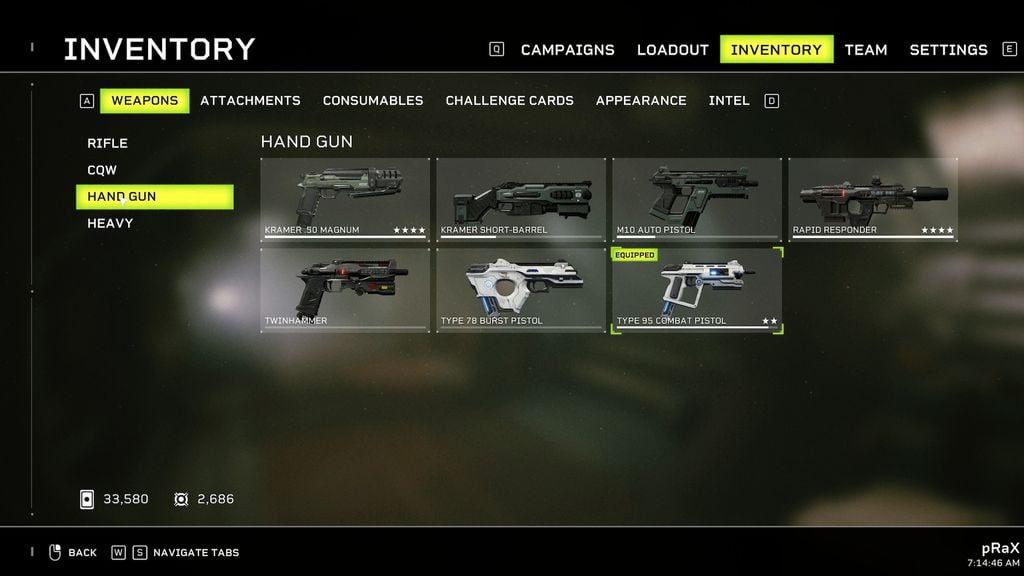Choose the Rifle weapon category
The image size is (1024, 576).
point(108,144)
